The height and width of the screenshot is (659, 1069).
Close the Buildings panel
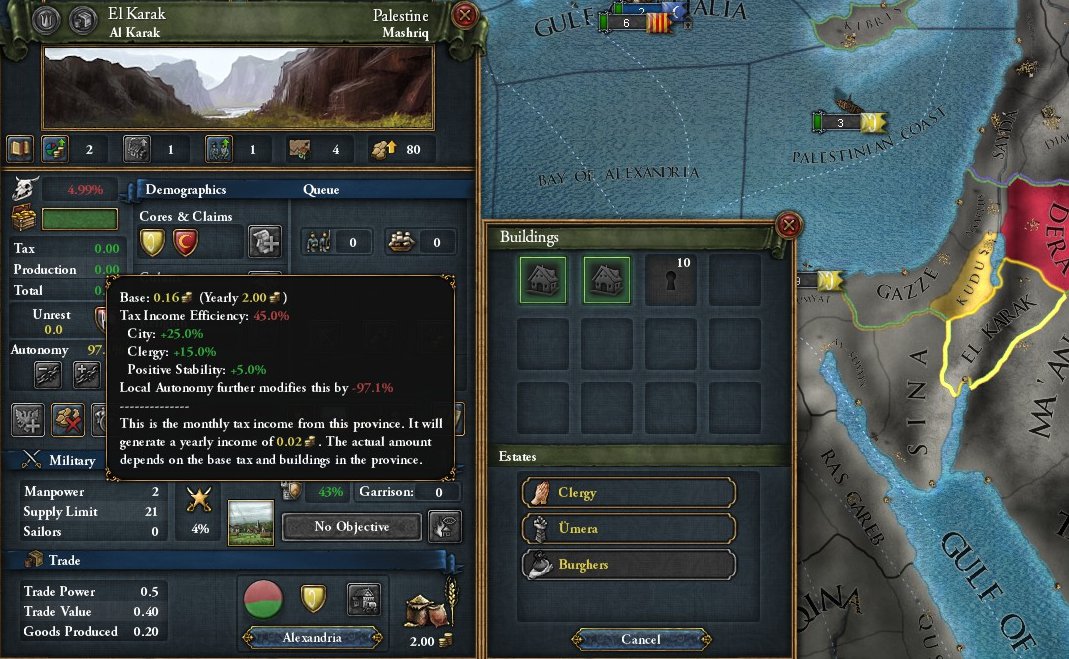point(790,224)
